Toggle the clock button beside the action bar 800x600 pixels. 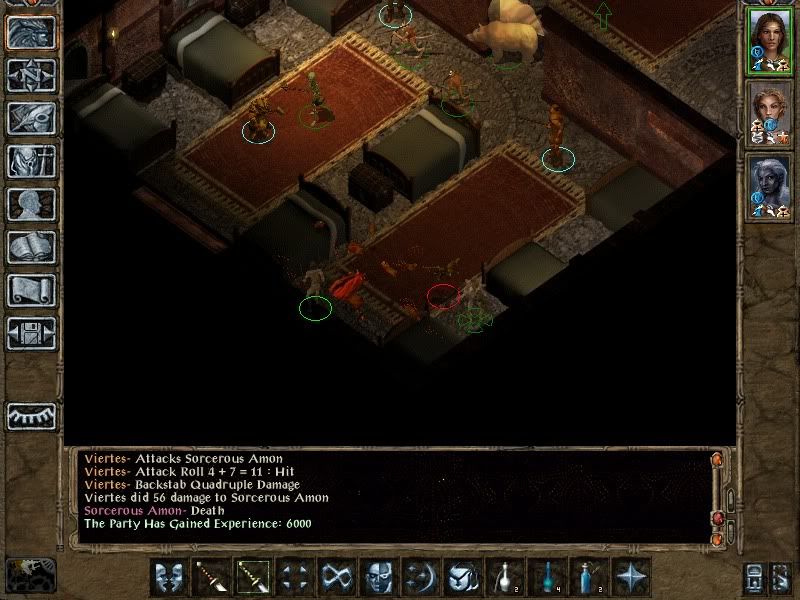30,576
